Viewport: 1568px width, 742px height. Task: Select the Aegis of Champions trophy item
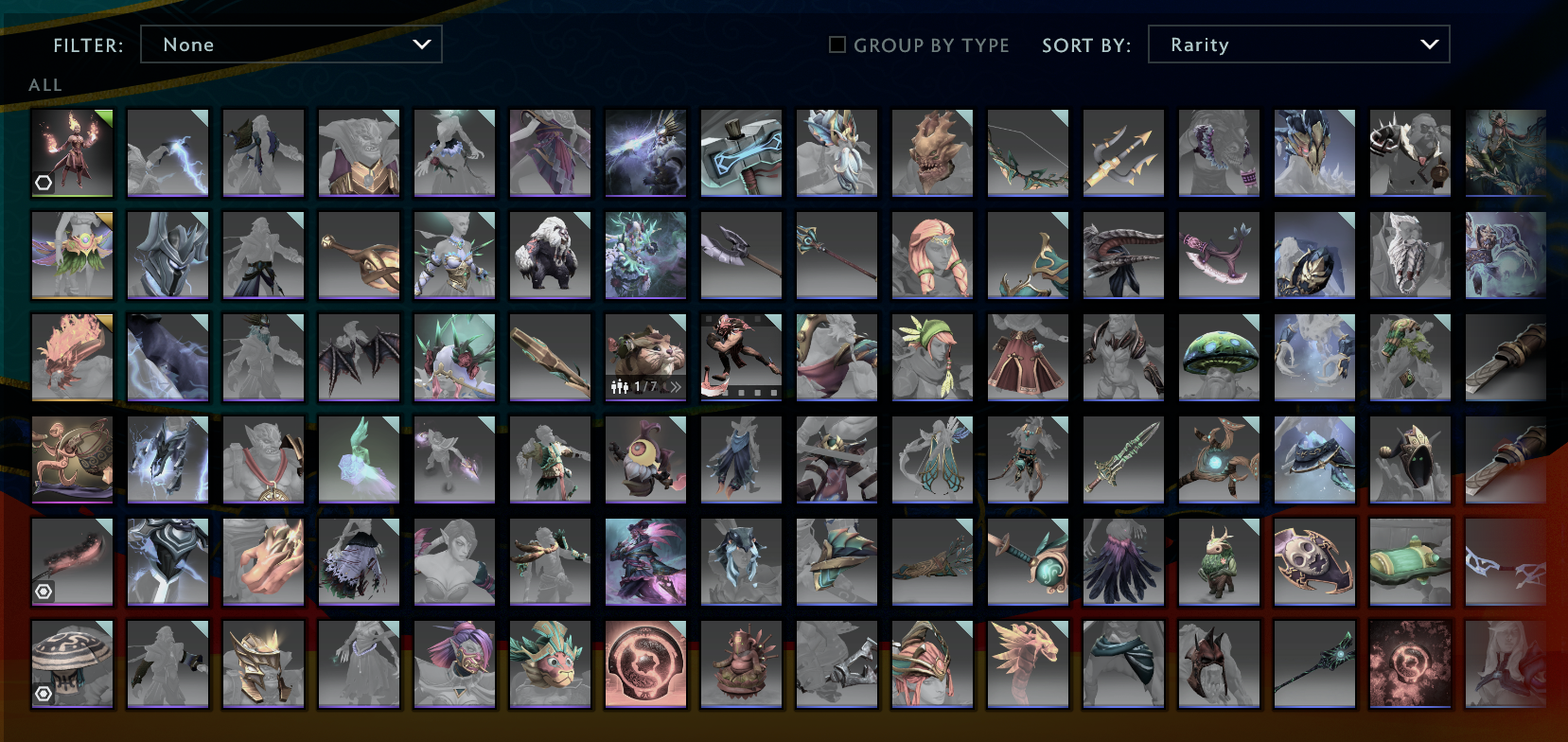click(646, 662)
